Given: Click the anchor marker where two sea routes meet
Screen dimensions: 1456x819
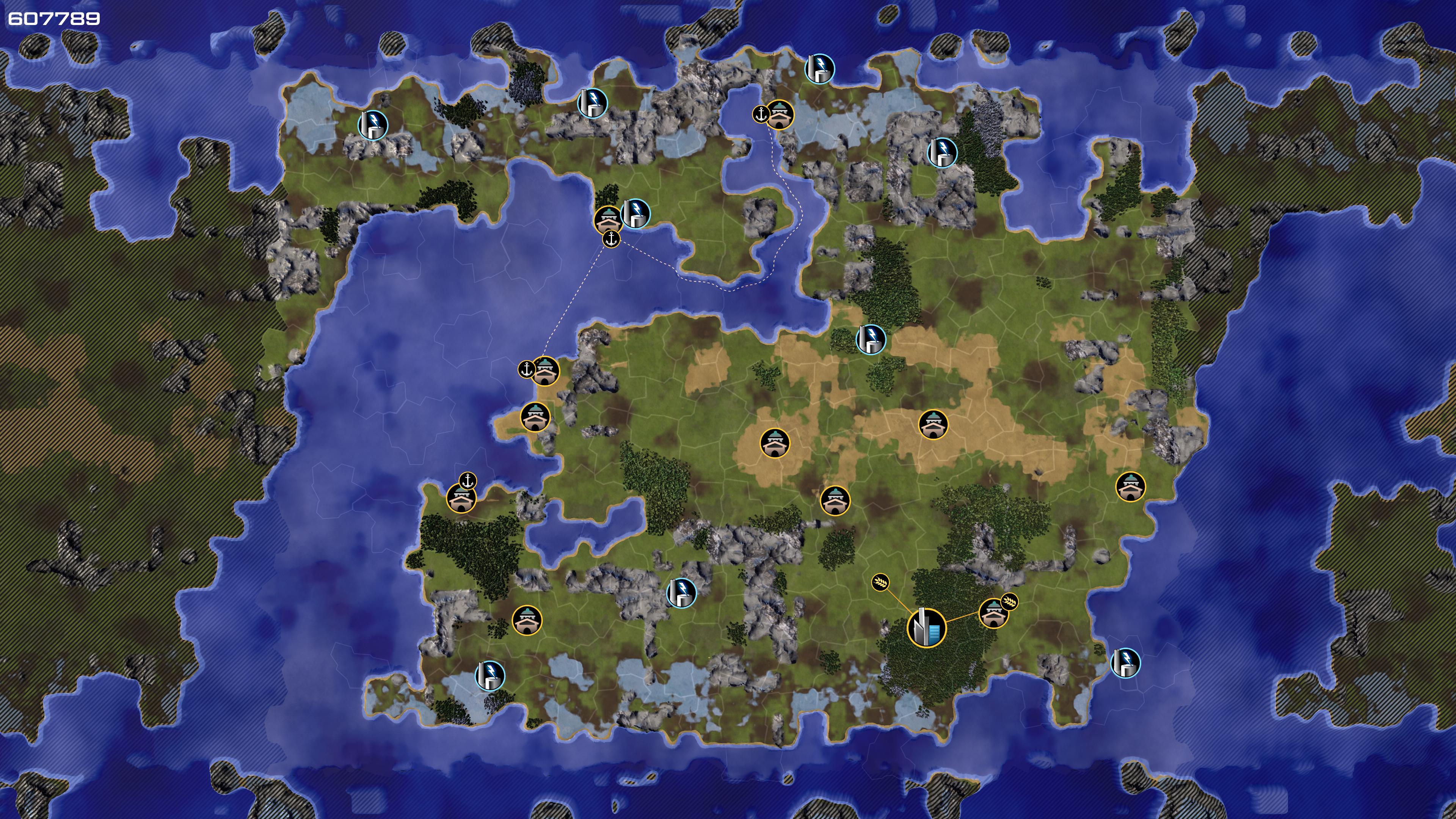Looking at the screenshot, I should (x=611, y=239).
